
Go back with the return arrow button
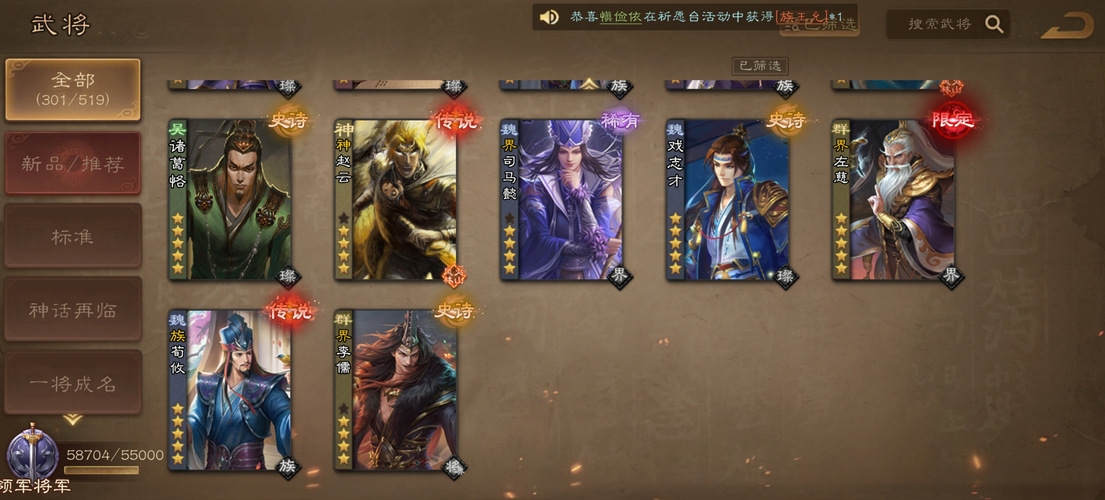(1066, 25)
